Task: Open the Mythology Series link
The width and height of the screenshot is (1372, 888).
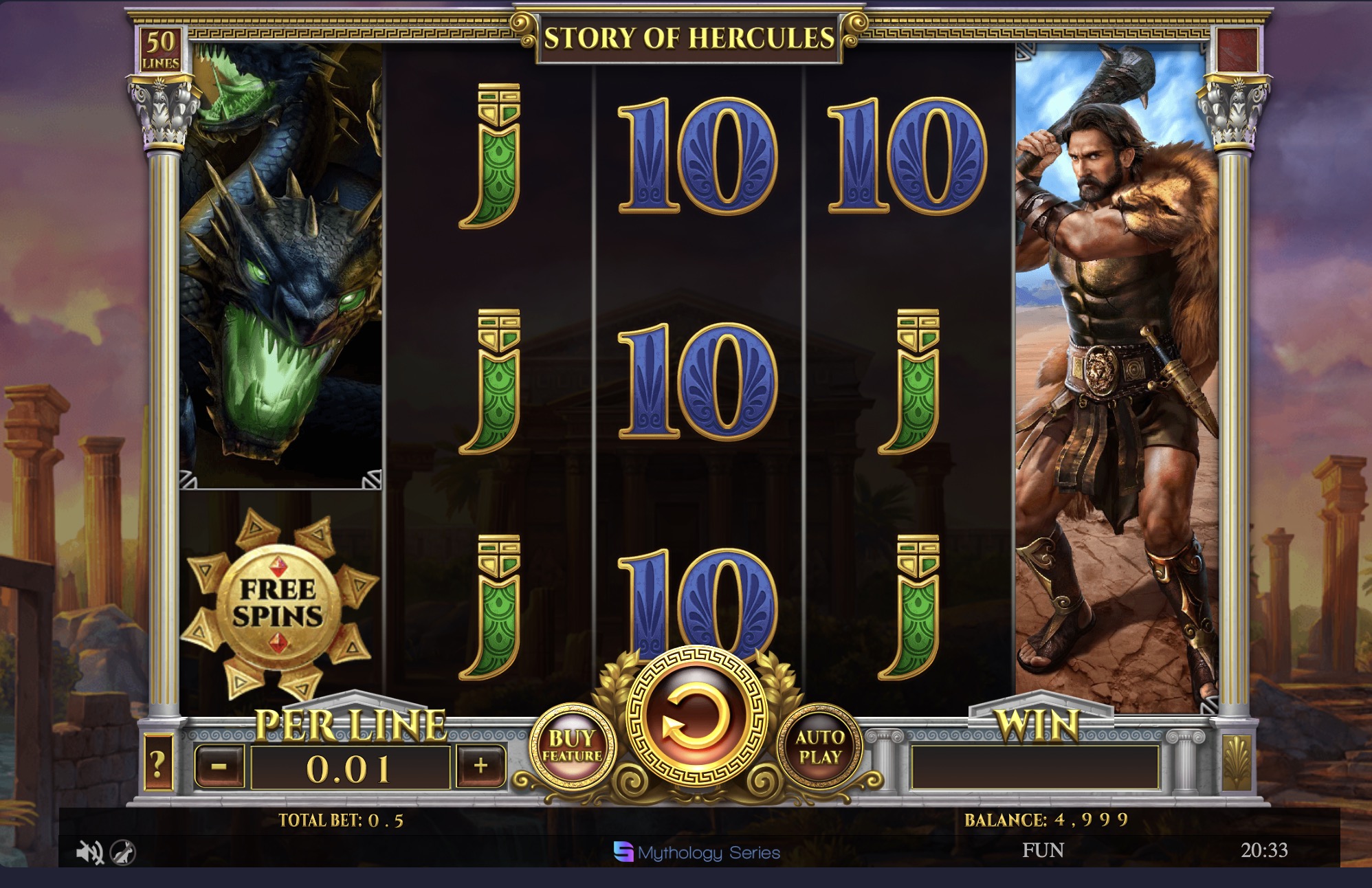Action: pyautogui.click(x=696, y=850)
